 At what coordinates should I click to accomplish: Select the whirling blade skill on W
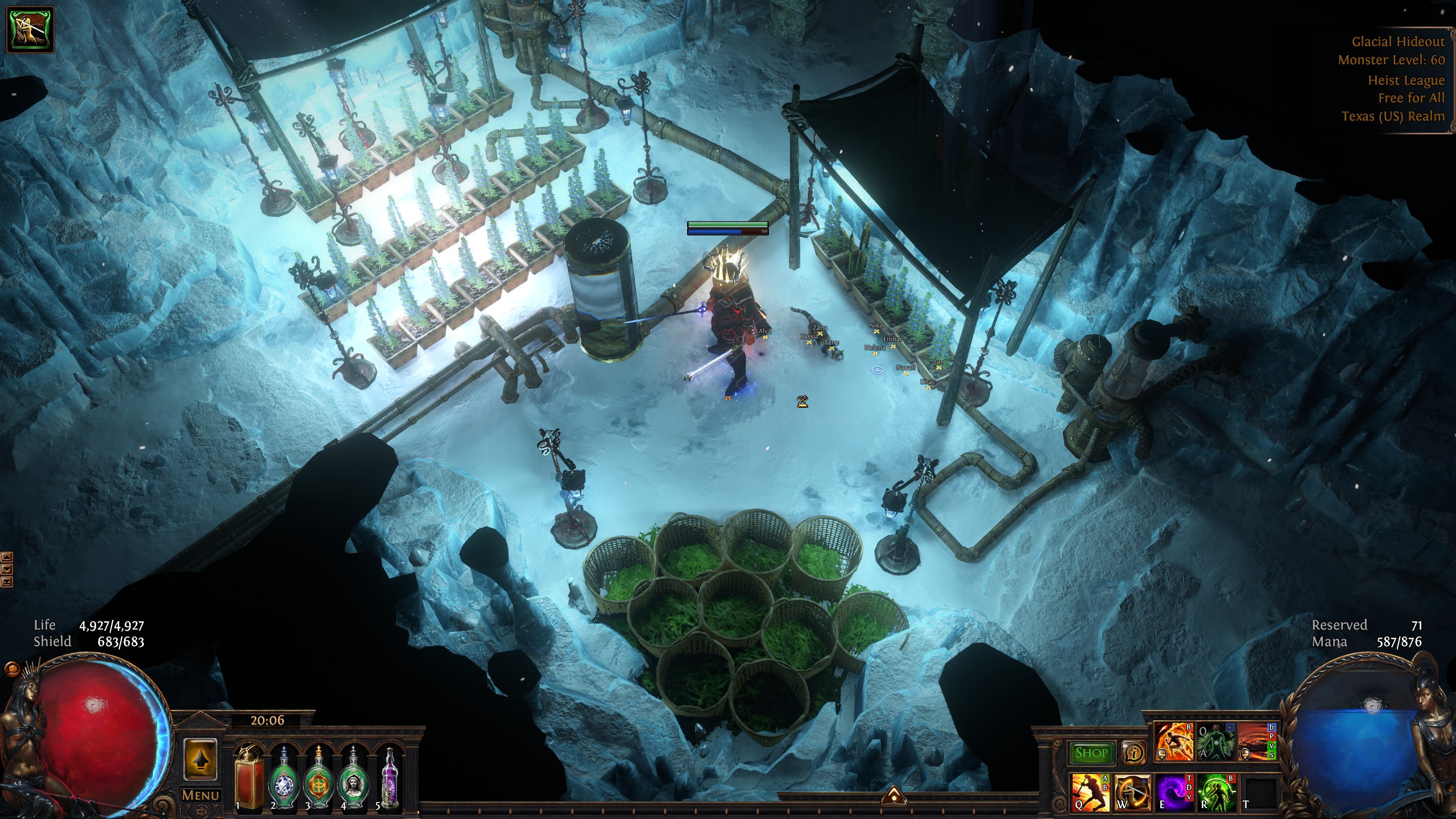coord(1132,792)
